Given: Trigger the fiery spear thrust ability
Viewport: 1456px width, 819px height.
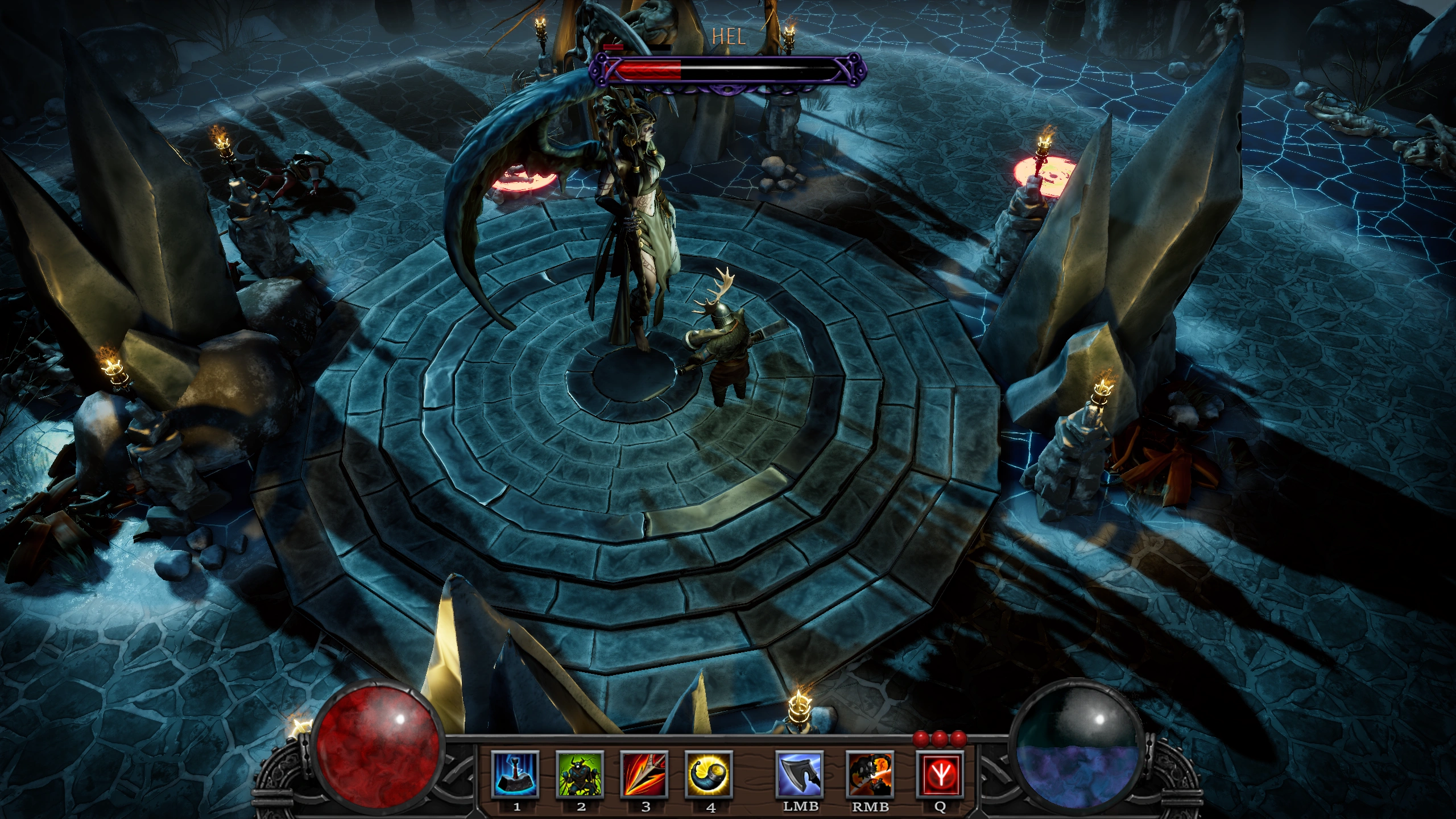Looking at the screenshot, I should click(x=645, y=774).
